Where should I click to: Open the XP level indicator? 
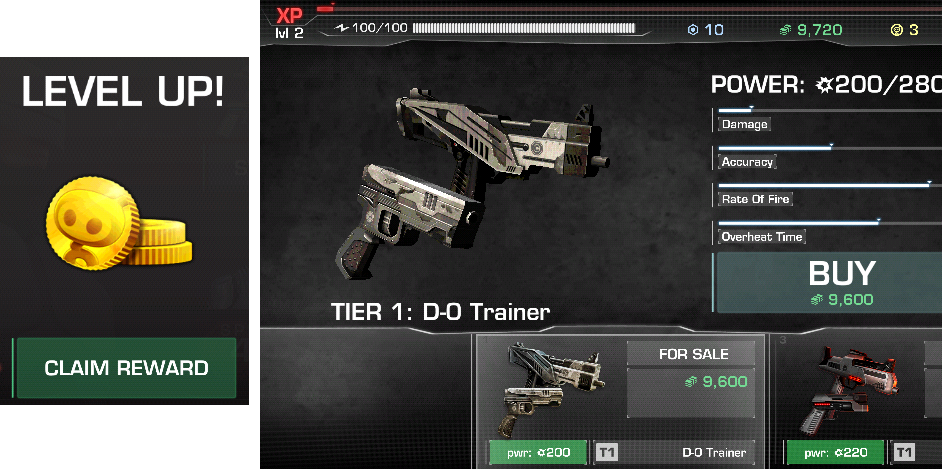[289, 22]
